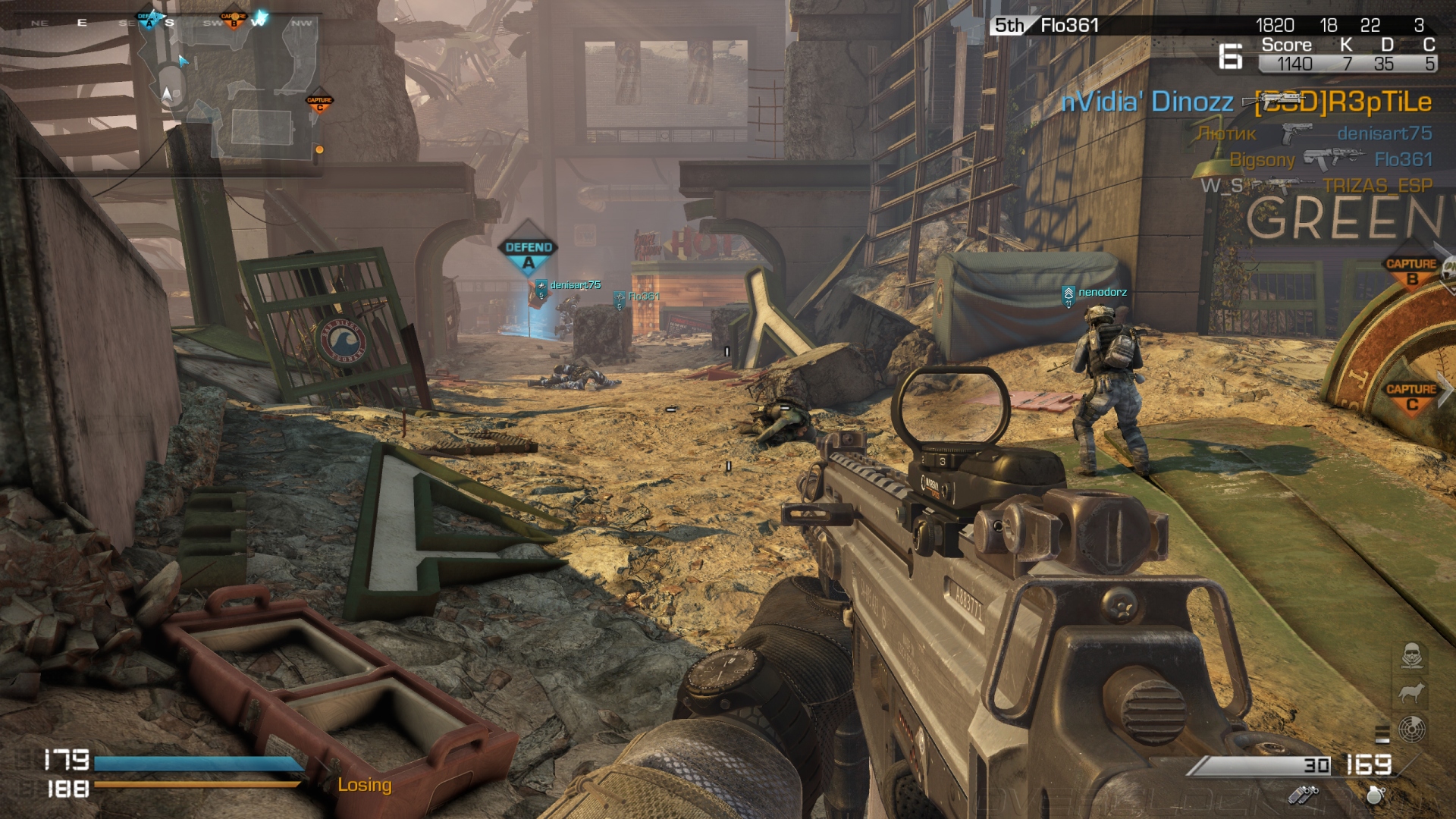Select the tactical grenade pair icon
The height and width of the screenshot is (819, 1456).
1303,795
